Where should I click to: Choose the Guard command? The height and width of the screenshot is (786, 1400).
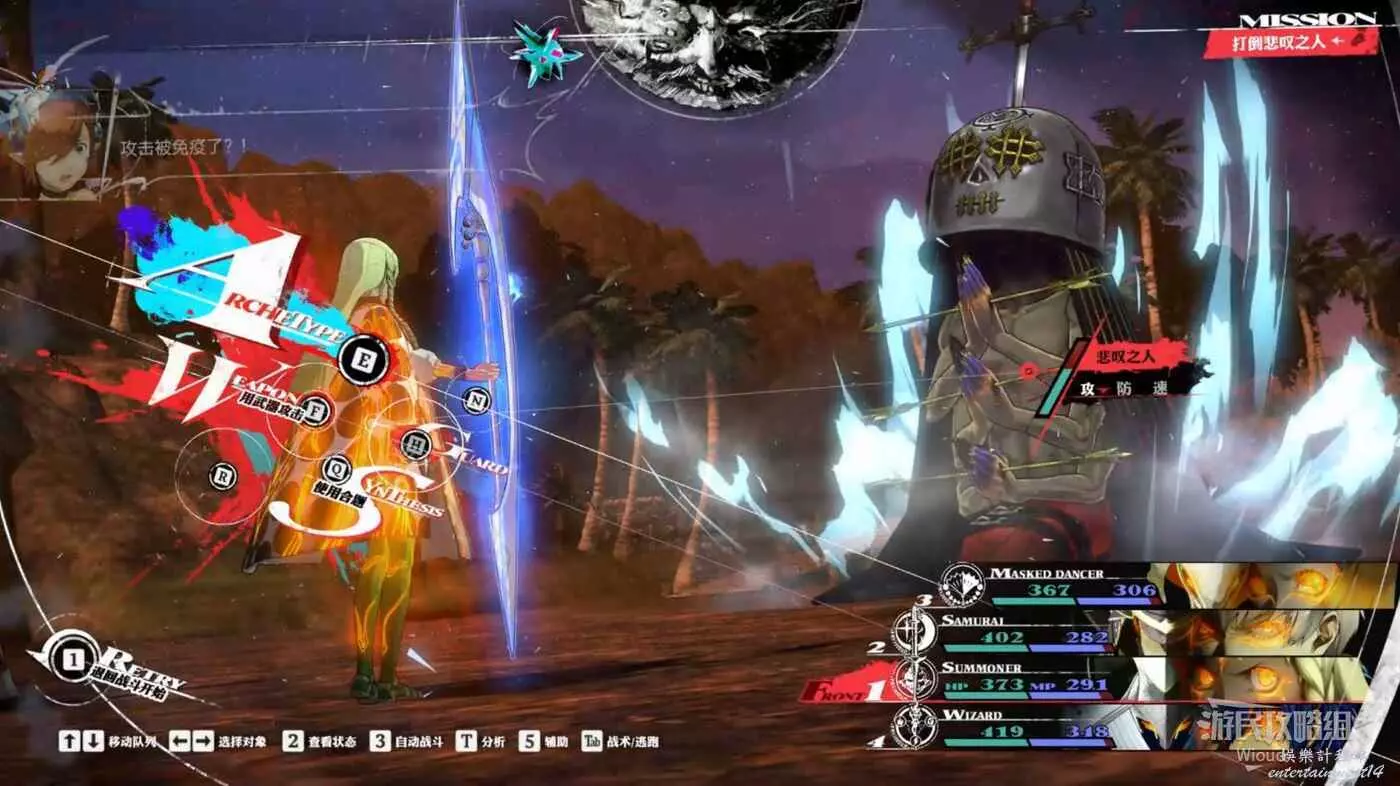click(x=414, y=443)
